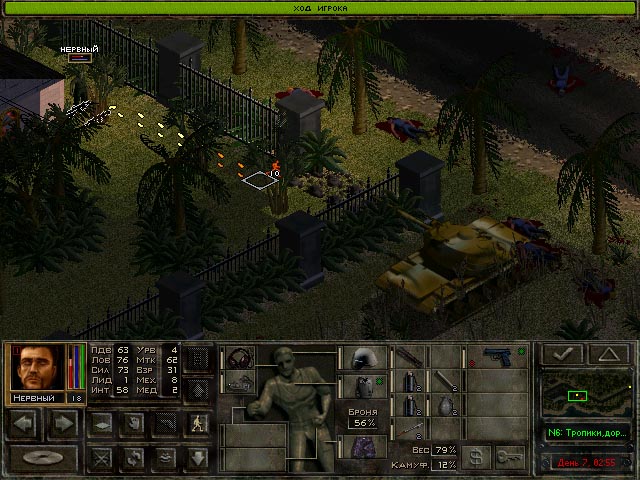Image resolution: width=640 pixels, height=480 pixels.
Task: Open the options menu via disc button
Action: tap(43, 459)
